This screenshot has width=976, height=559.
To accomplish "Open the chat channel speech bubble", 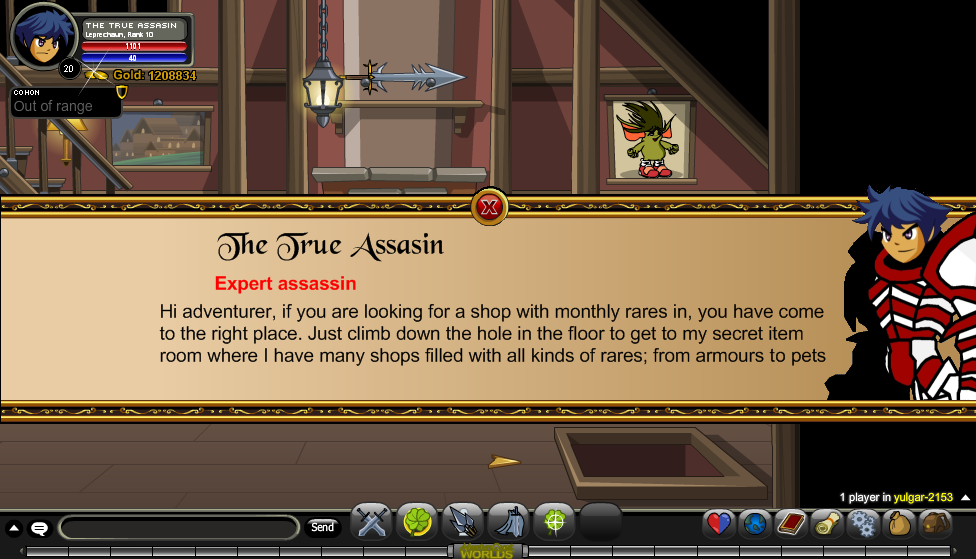I will (40, 528).
